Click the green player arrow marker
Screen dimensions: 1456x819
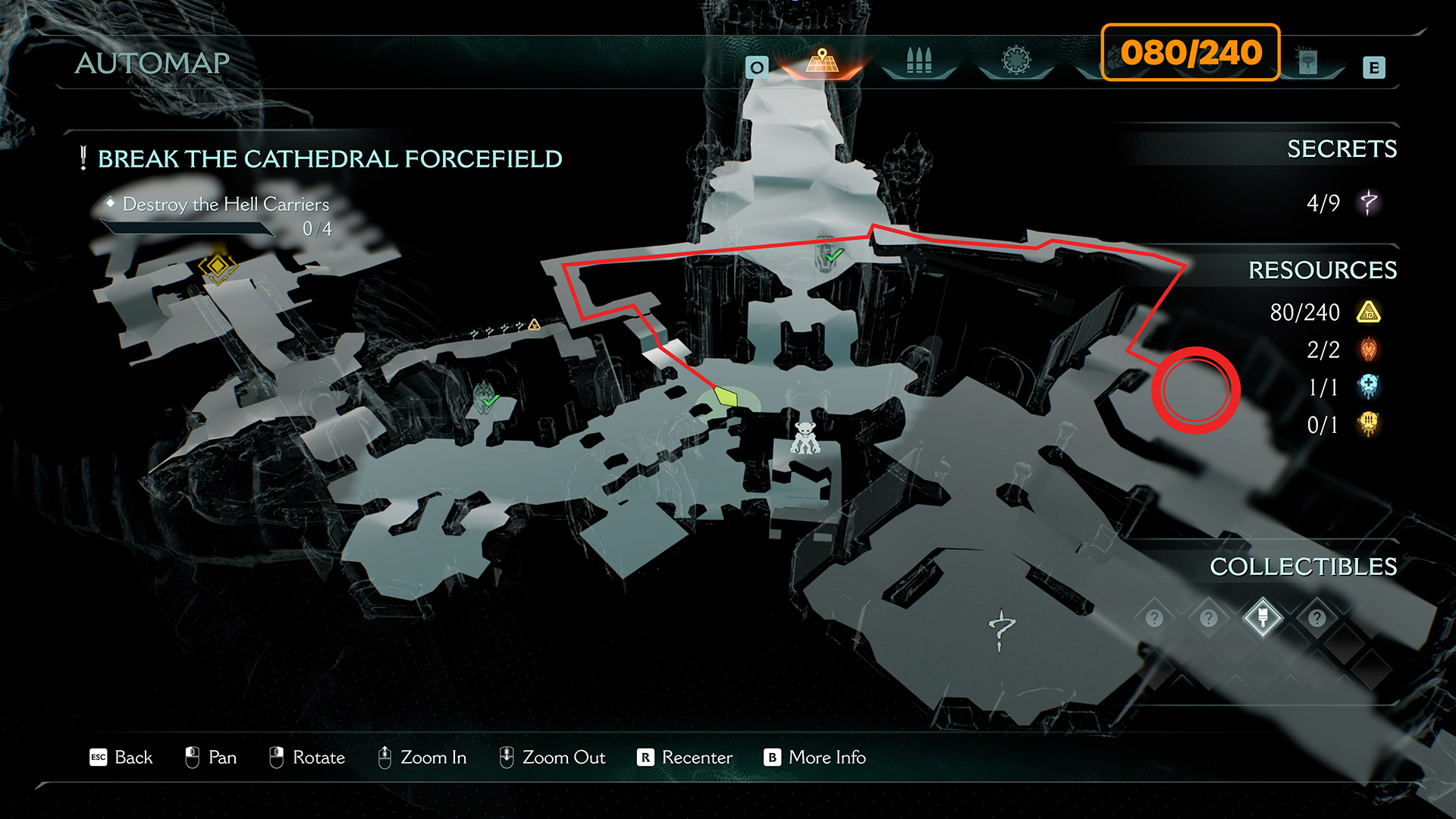pyautogui.click(x=726, y=397)
